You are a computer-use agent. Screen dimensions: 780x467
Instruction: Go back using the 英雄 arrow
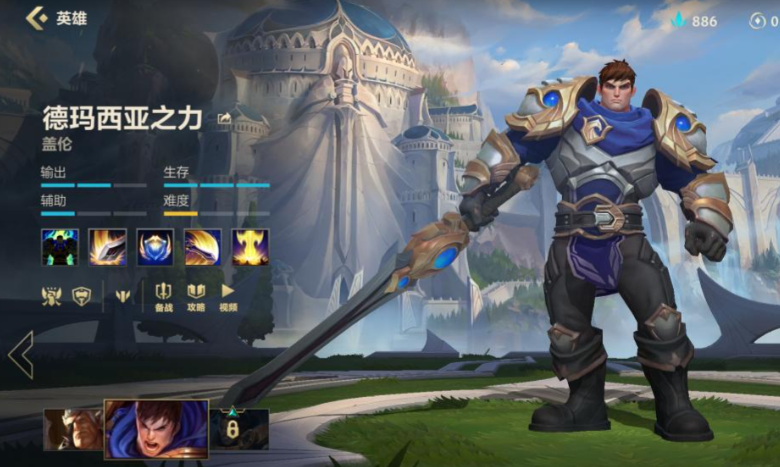pos(37,18)
